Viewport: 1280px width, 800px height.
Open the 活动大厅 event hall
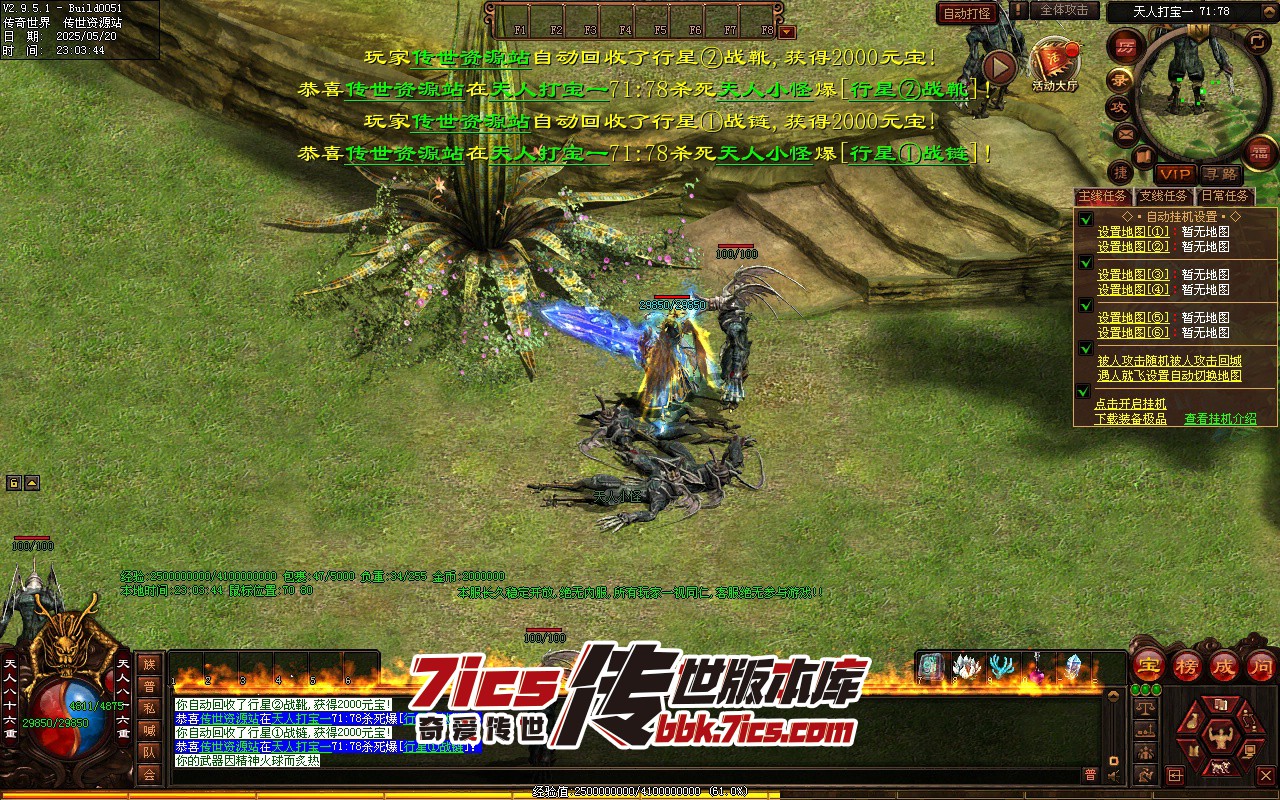1054,65
